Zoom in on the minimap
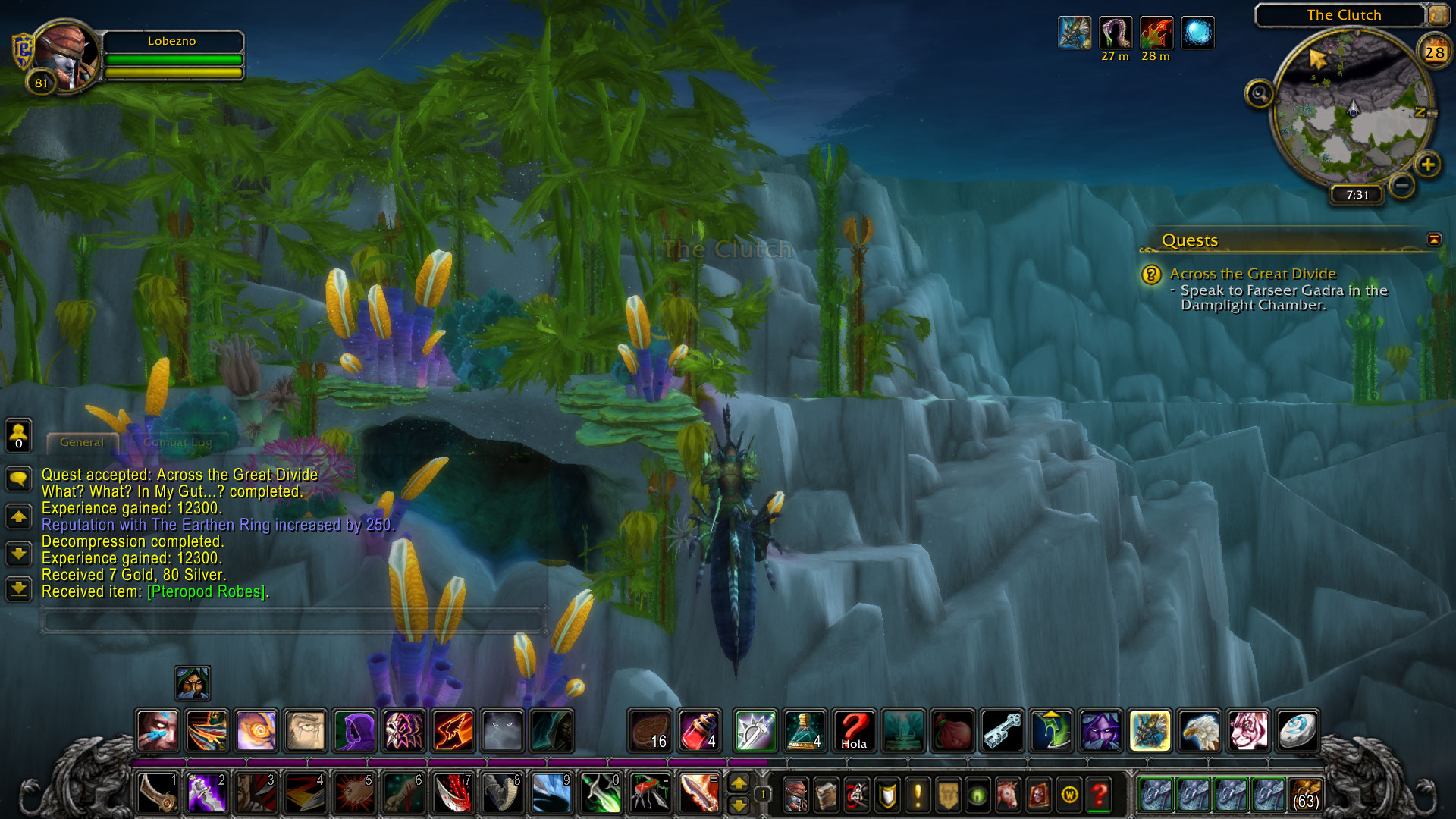The image size is (1456, 819). 1427,165
